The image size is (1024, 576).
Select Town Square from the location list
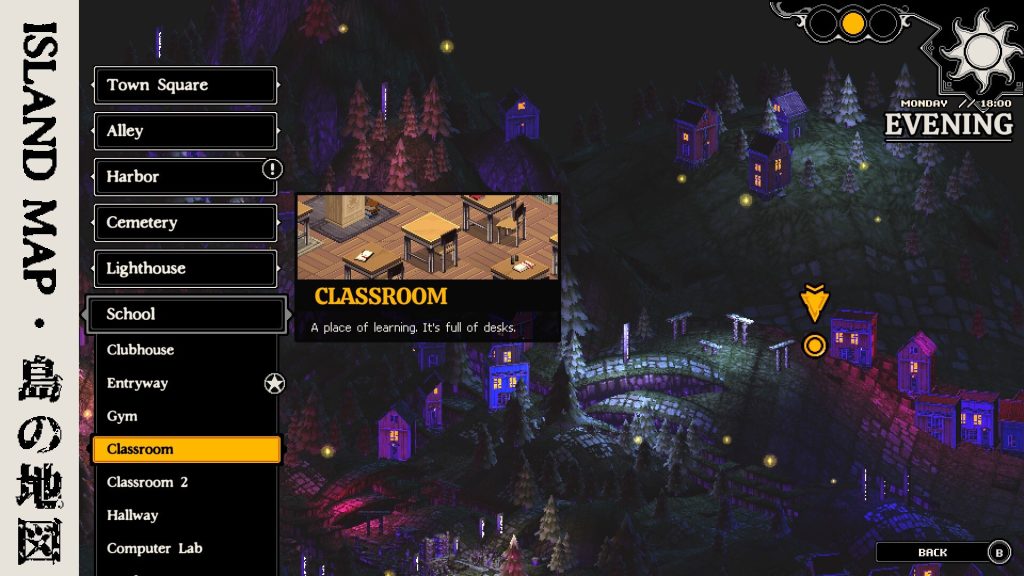click(185, 85)
